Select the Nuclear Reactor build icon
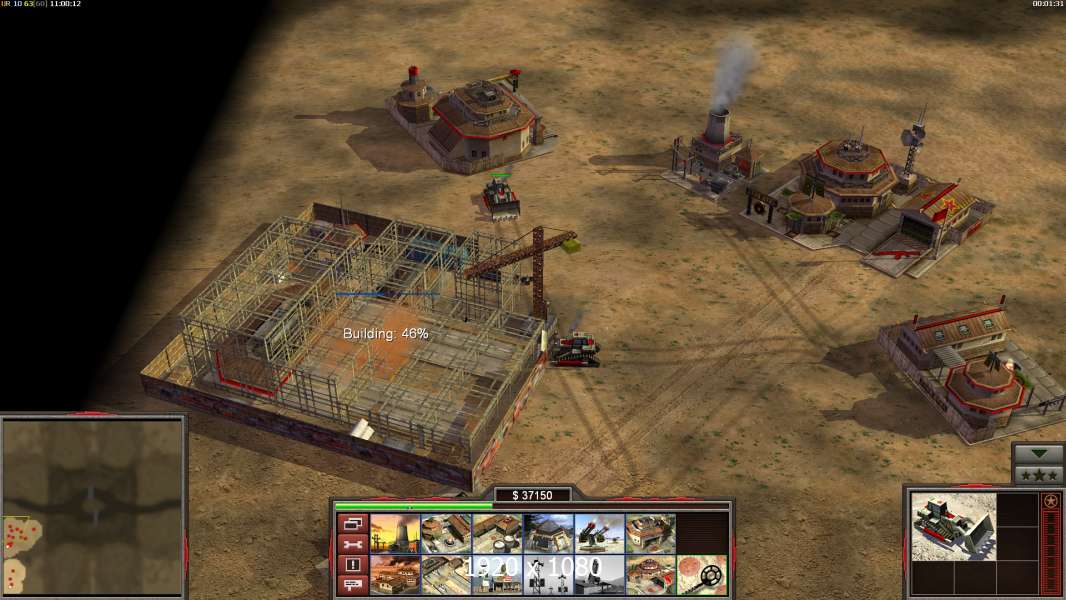1066x600 pixels. tap(395, 533)
